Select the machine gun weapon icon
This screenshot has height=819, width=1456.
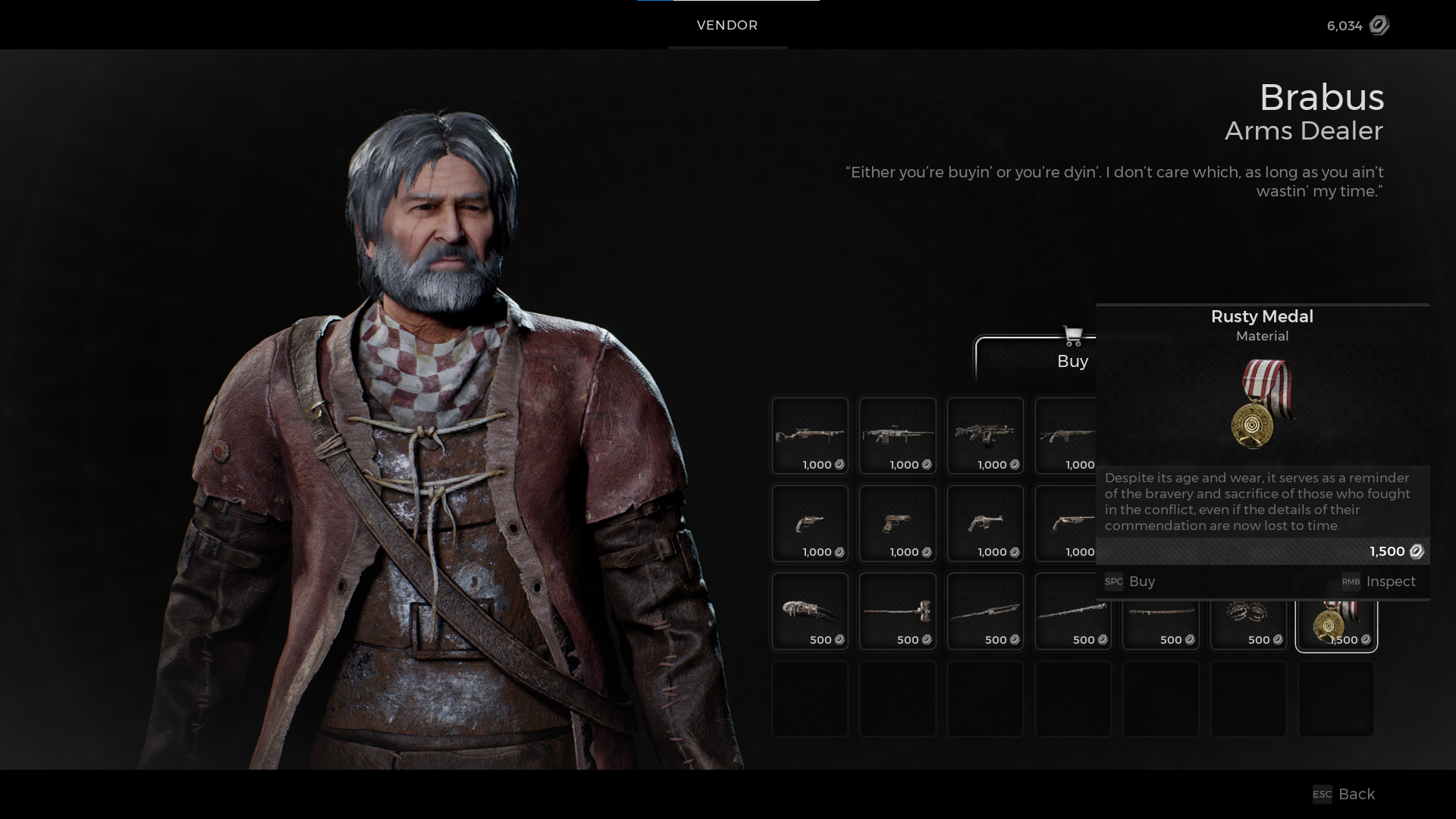(x=897, y=436)
